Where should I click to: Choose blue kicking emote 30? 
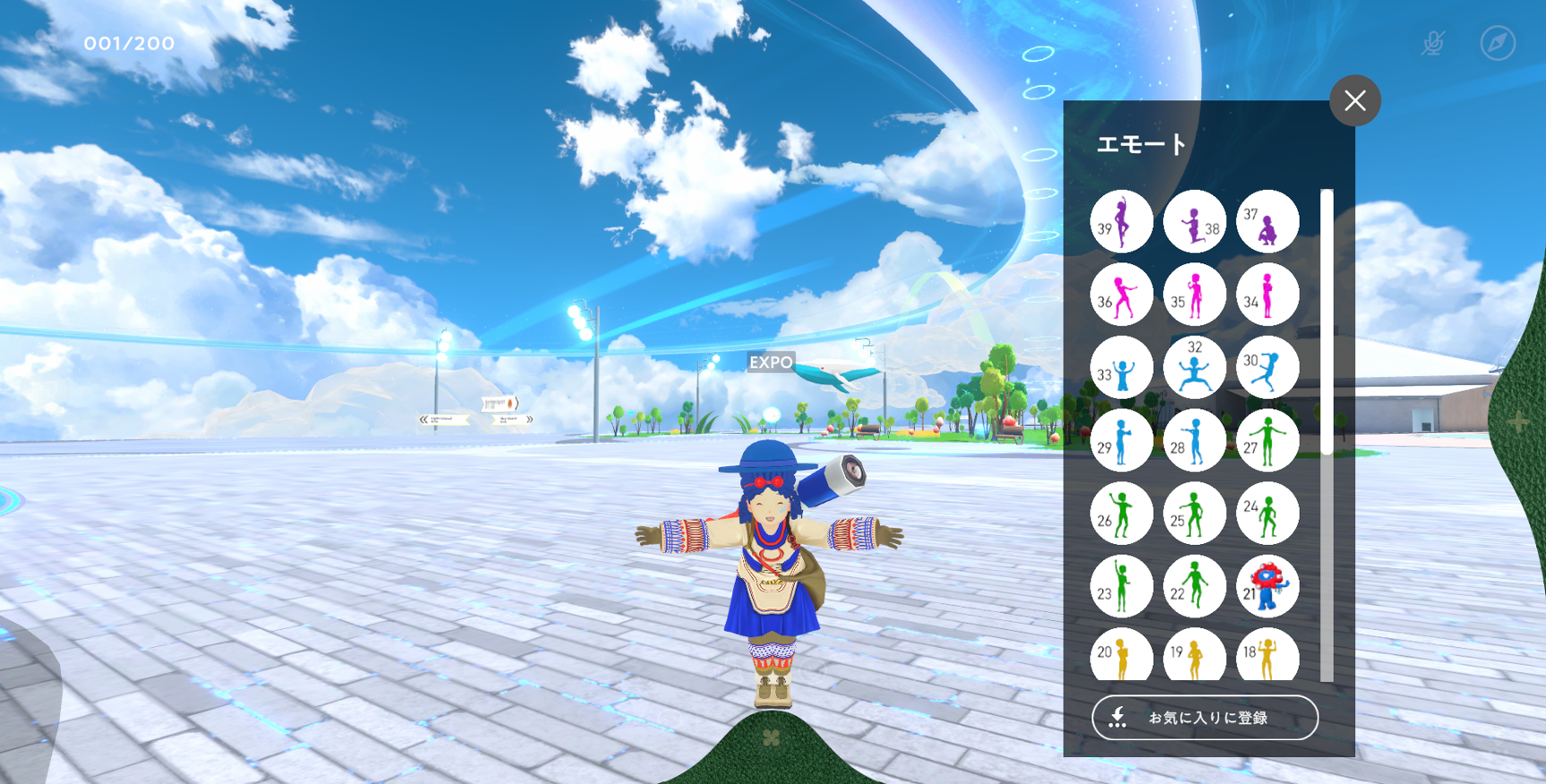[x=1267, y=367]
